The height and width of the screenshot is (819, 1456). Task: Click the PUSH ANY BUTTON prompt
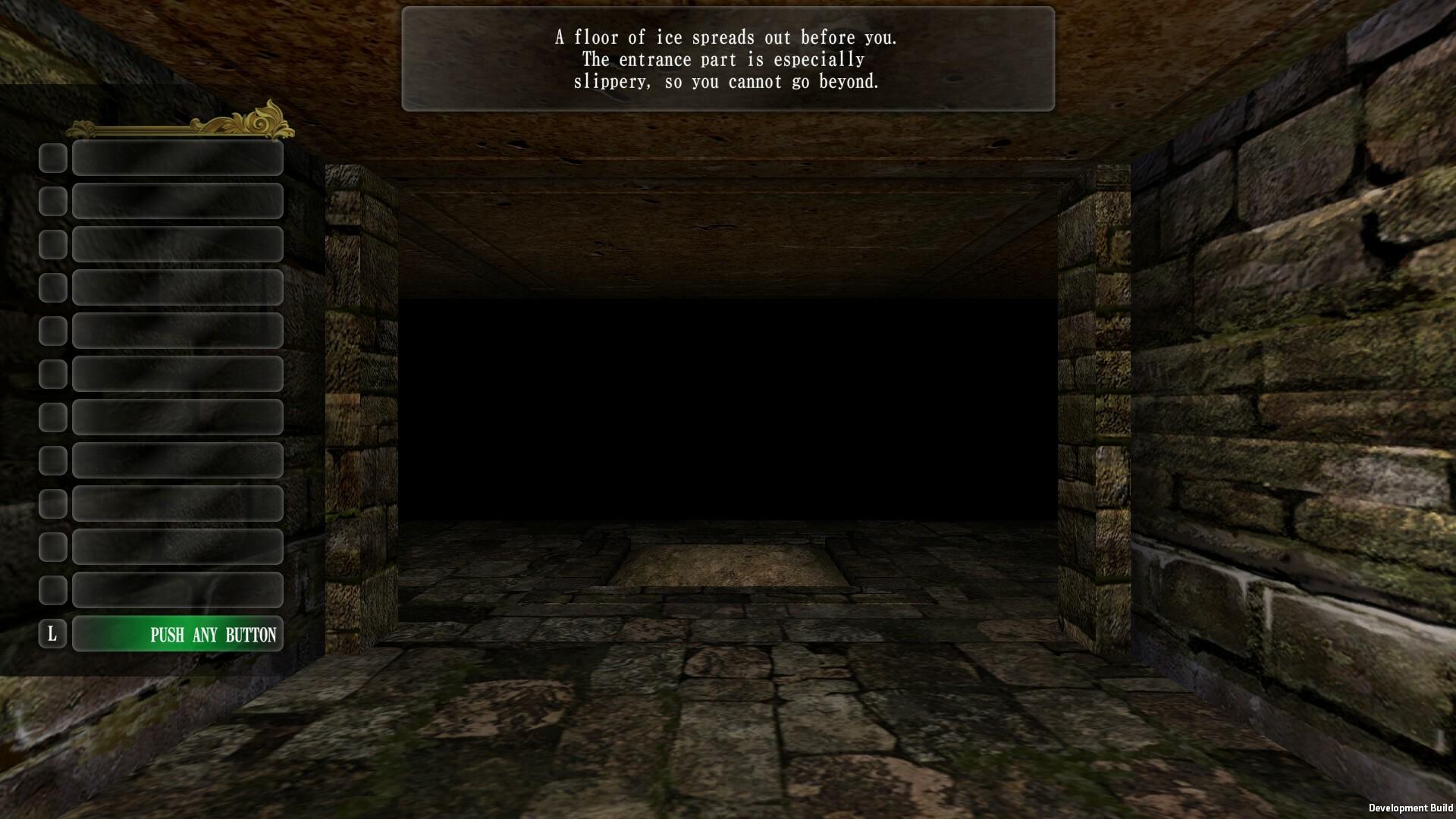click(x=177, y=634)
